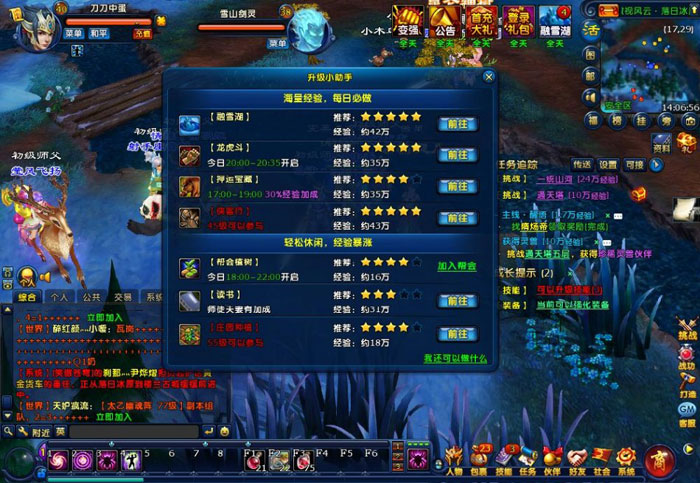Open the 我还可以做什么 link
Screen dimensions: 700x483
pos(454,358)
